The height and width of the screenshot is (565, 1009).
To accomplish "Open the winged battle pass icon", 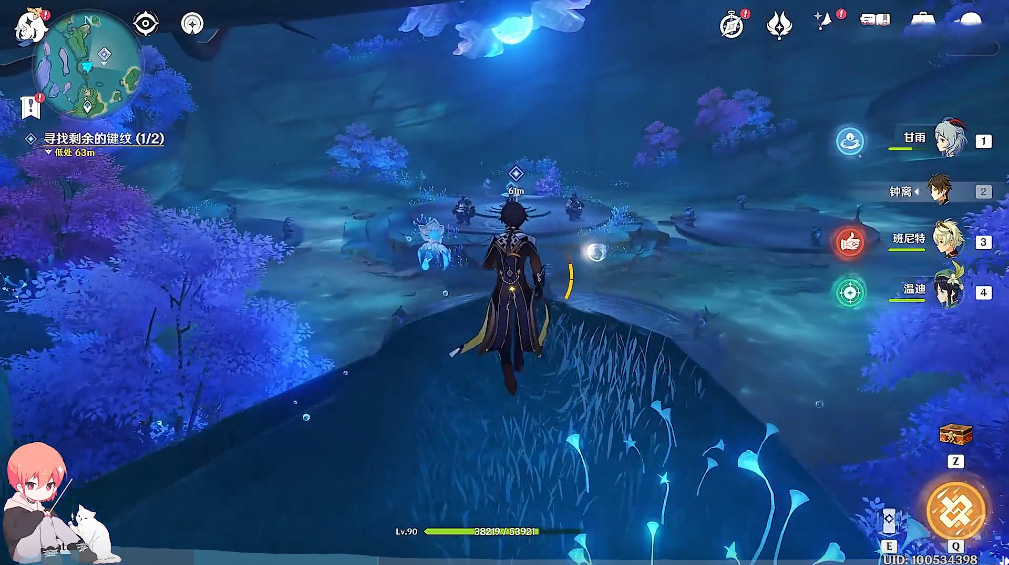I will coord(779,25).
